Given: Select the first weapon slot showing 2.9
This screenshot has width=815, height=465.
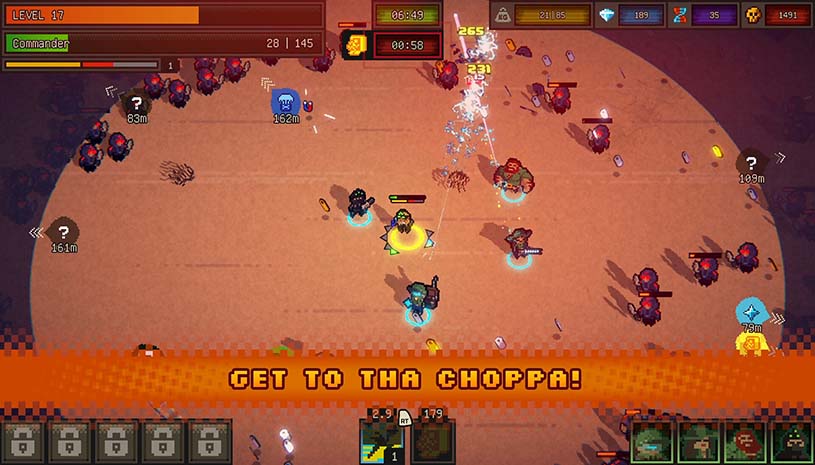Looking at the screenshot, I should click(381, 441).
